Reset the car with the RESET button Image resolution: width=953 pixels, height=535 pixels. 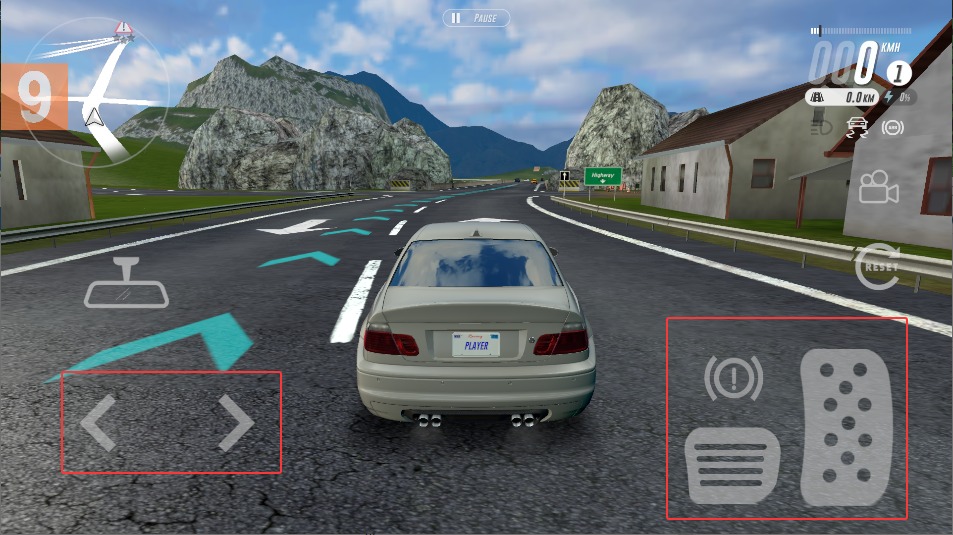tap(878, 267)
